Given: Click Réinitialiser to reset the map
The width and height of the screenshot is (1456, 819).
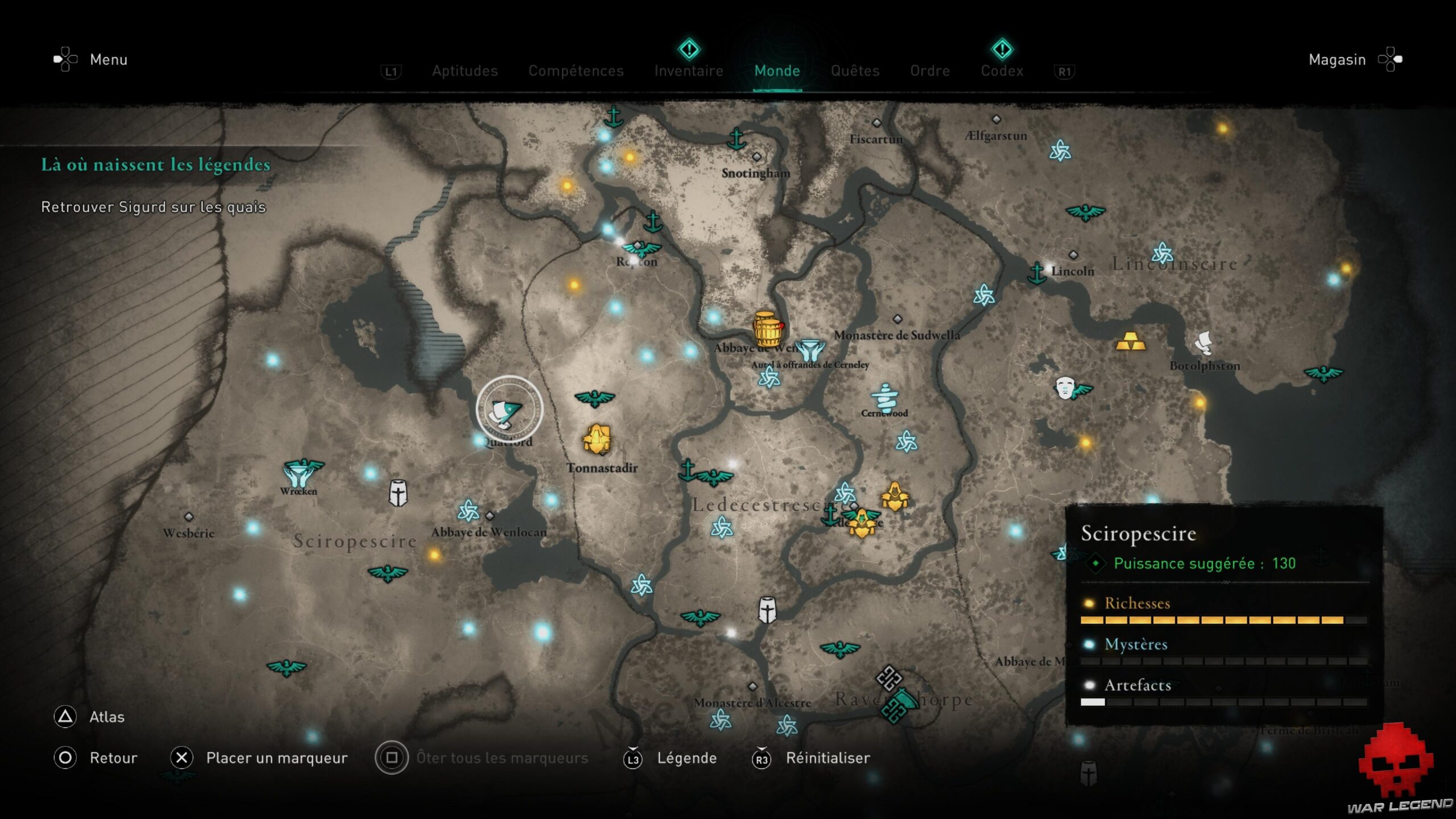Looking at the screenshot, I should (x=828, y=758).
